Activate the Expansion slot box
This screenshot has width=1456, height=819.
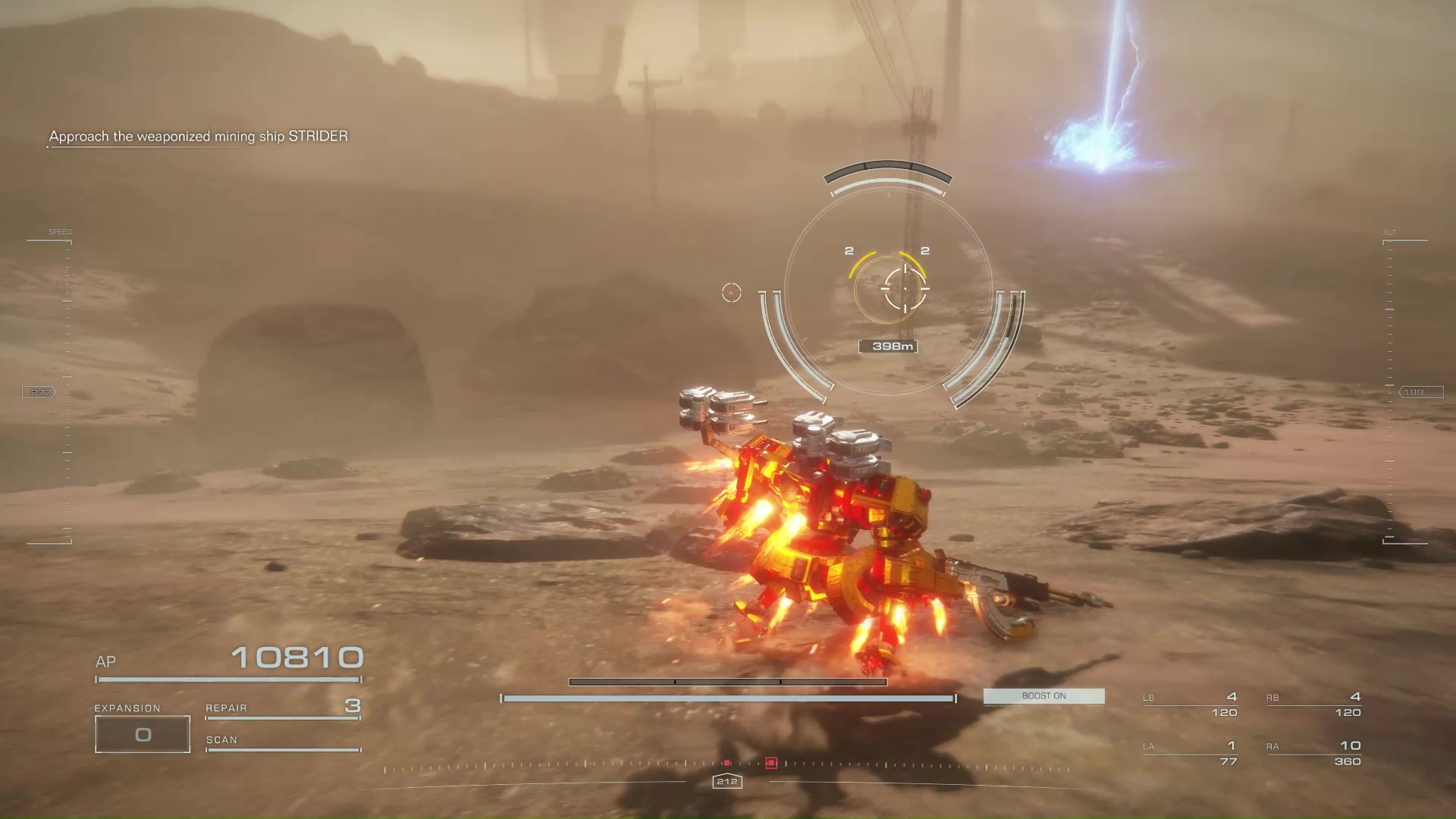click(143, 734)
